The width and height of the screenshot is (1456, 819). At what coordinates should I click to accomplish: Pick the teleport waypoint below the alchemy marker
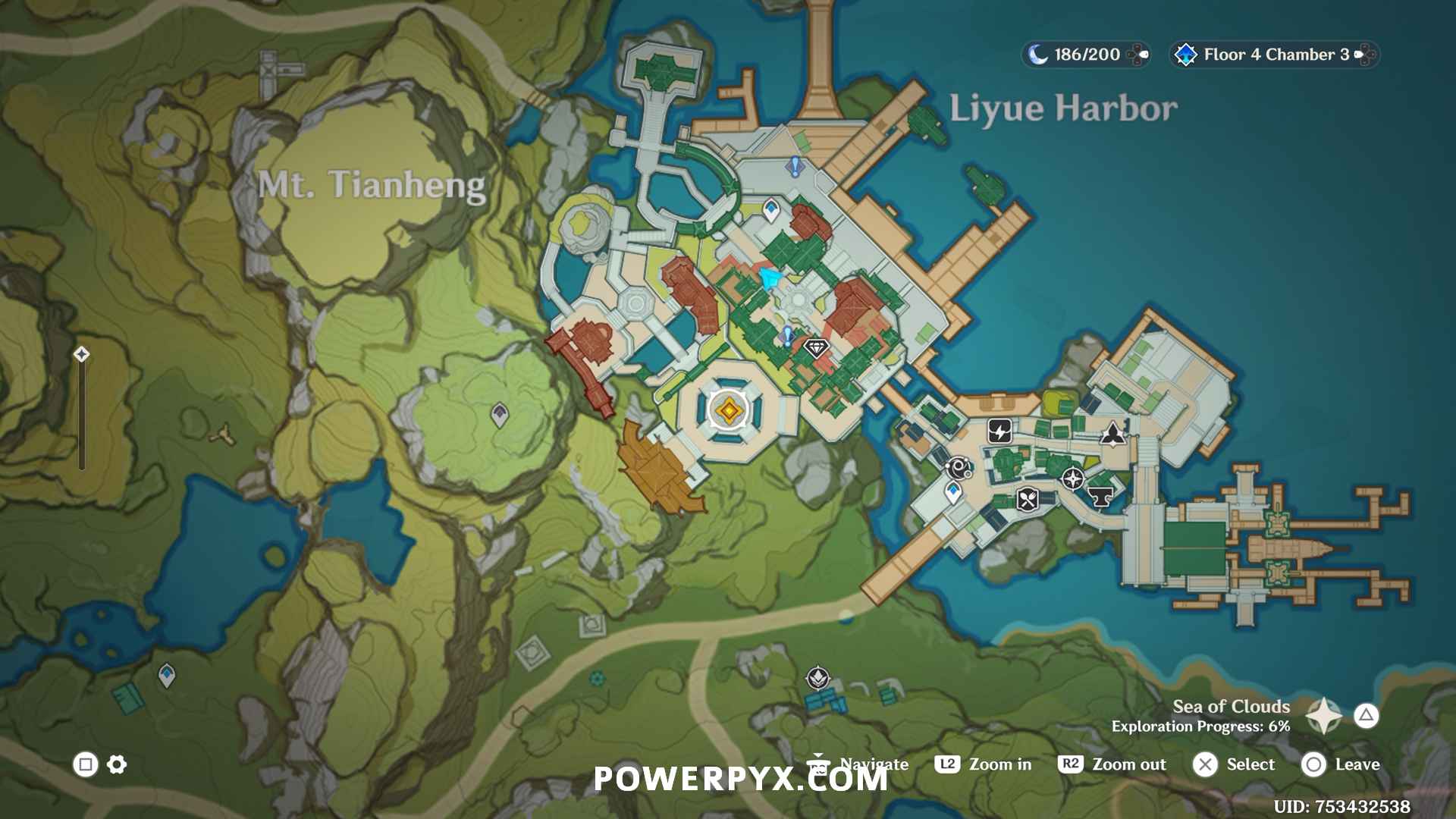click(x=953, y=493)
